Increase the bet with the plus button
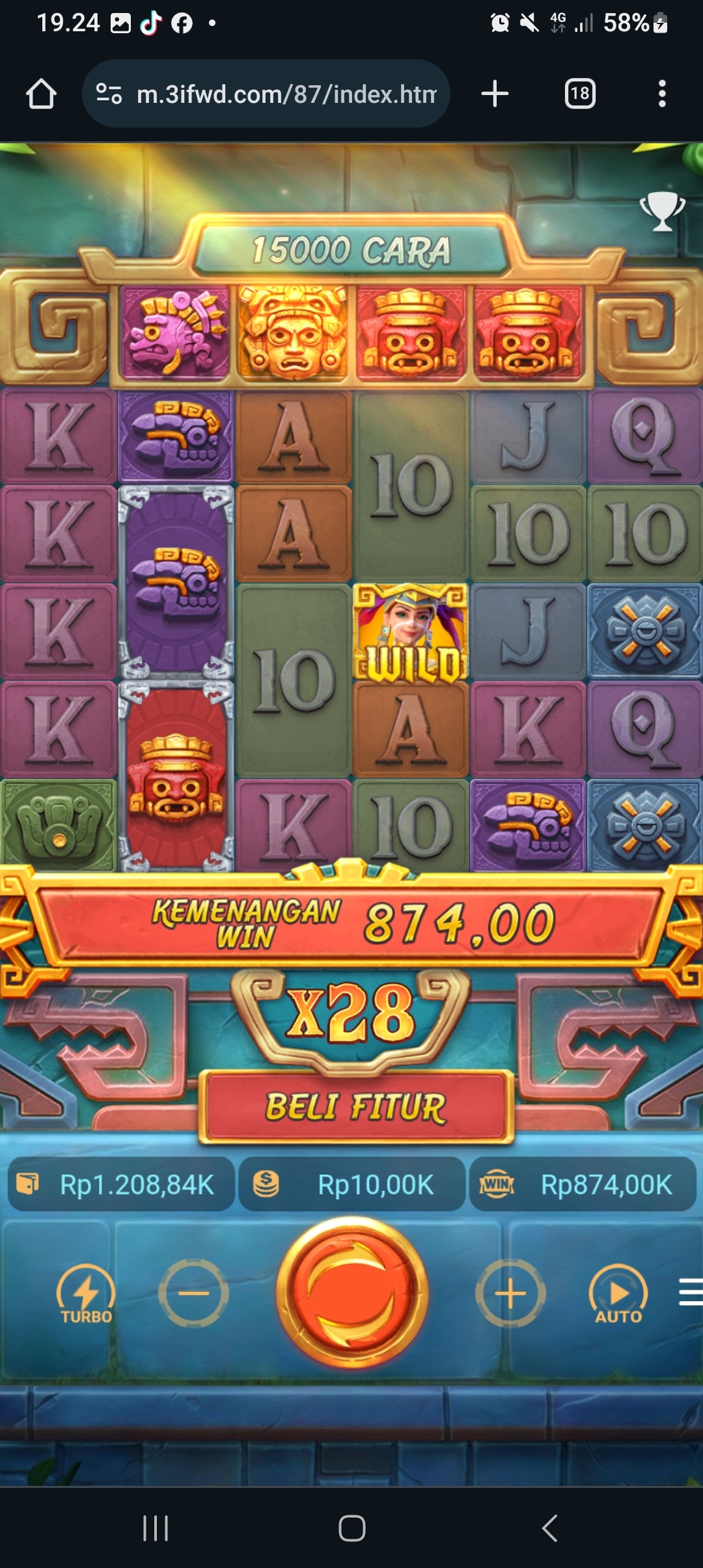The image size is (703, 1568). (x=510, y=1293)
